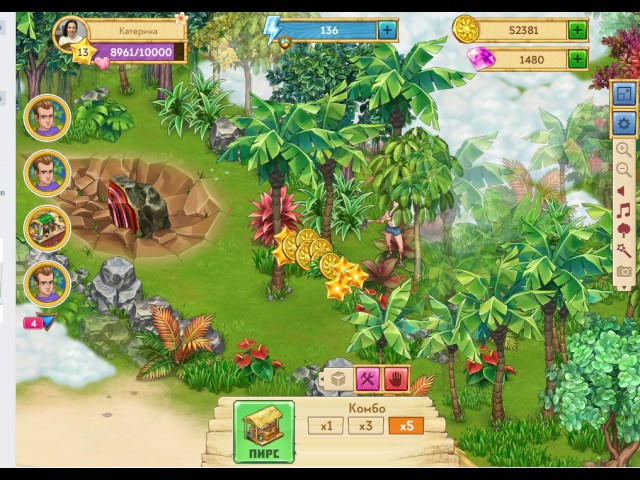This screenshot has height=480, width=640.
Task: Click the magic wand icon
Action: (x=624, y=251)
